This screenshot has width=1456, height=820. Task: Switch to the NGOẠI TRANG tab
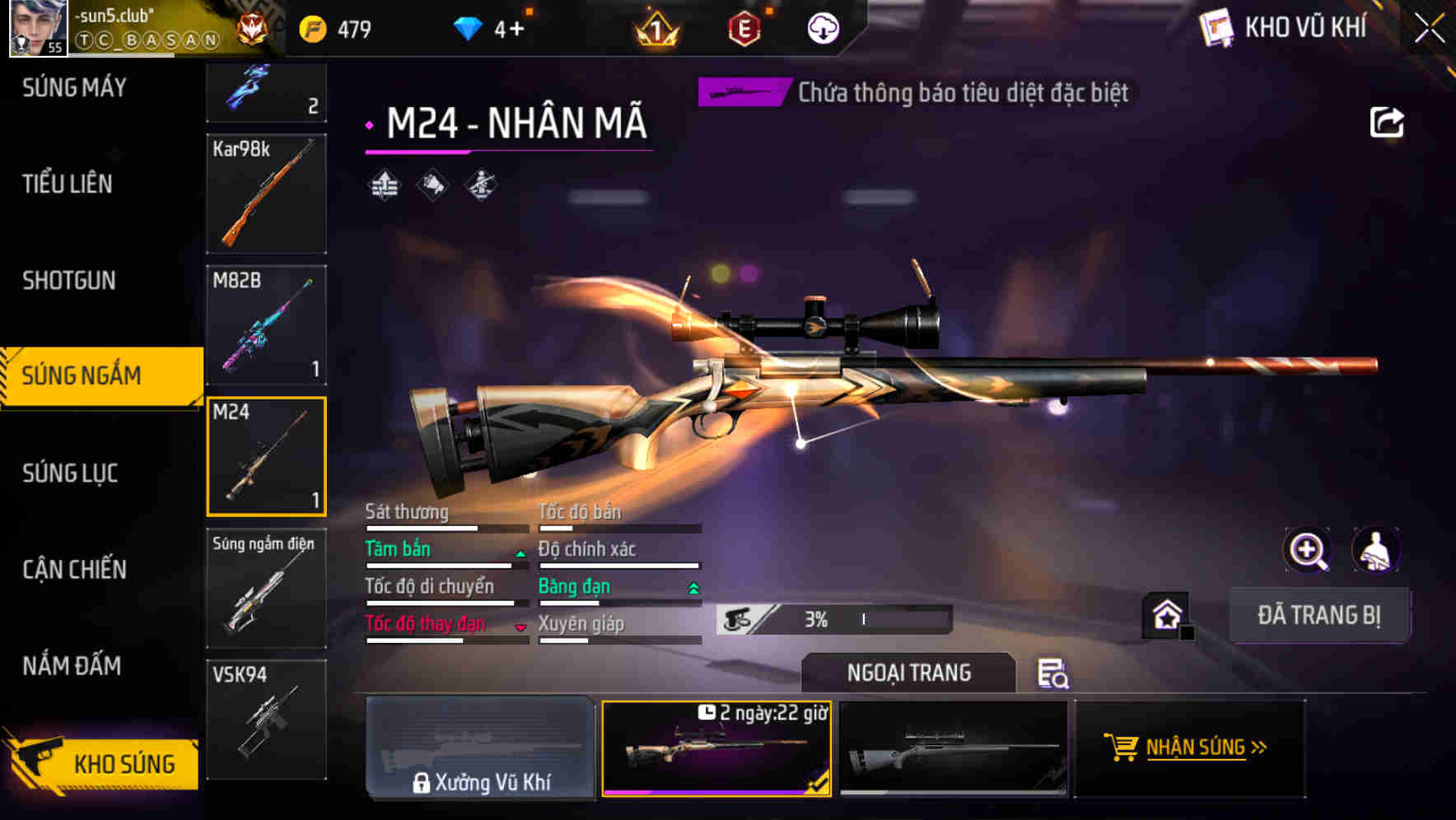pyautogui.click(x=908, y=673)
